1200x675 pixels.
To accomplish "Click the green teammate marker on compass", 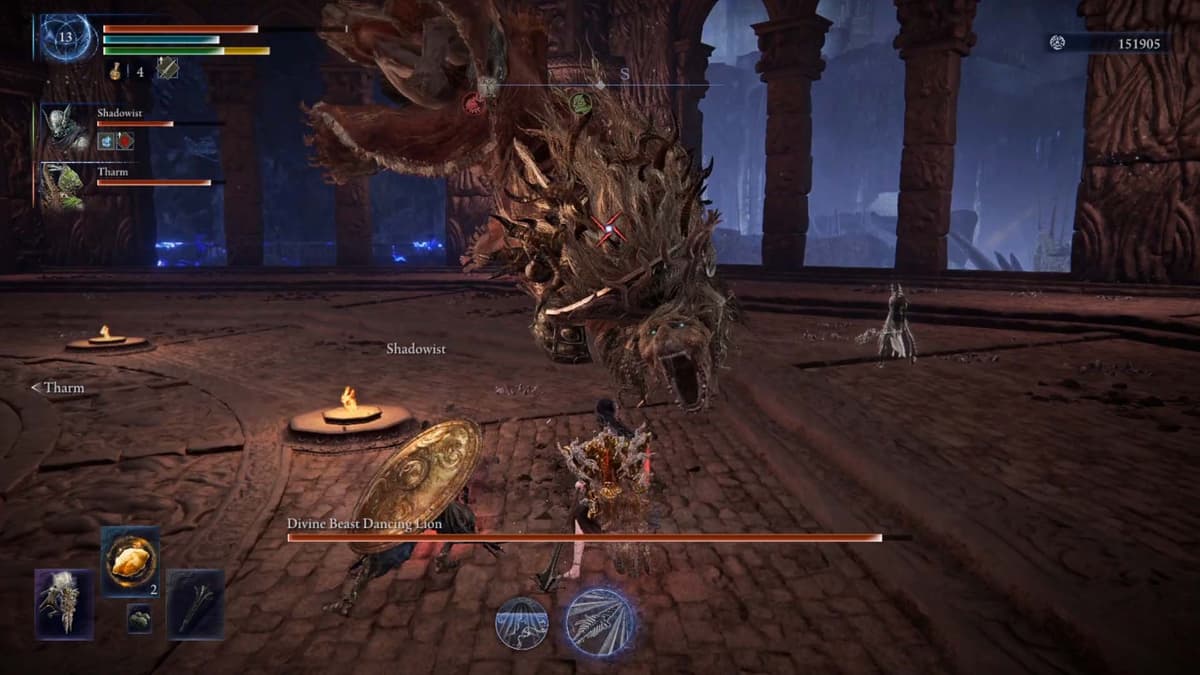I will [x=580, y=101].
